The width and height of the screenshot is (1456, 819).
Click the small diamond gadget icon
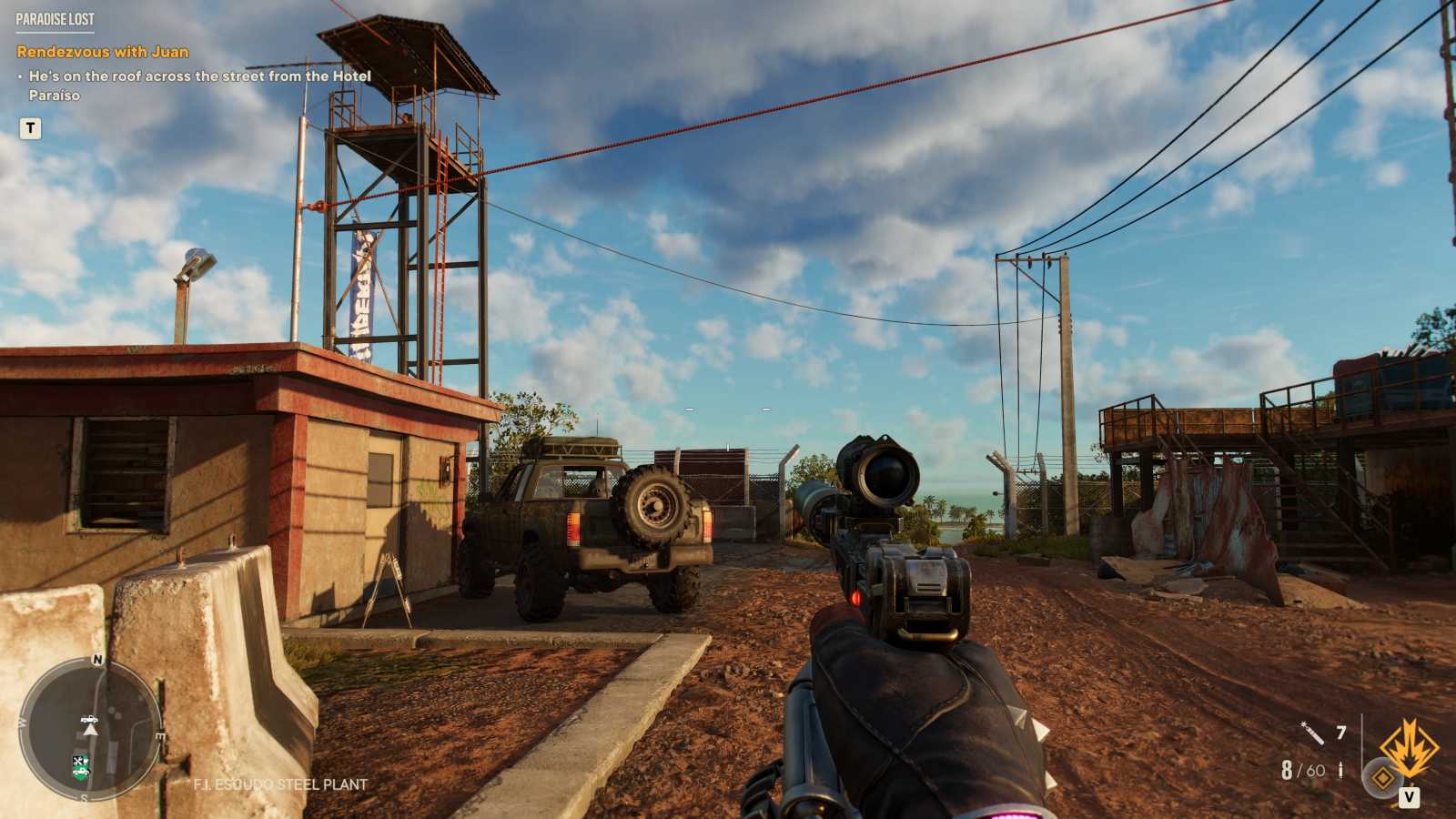(x=1382, y=778)
